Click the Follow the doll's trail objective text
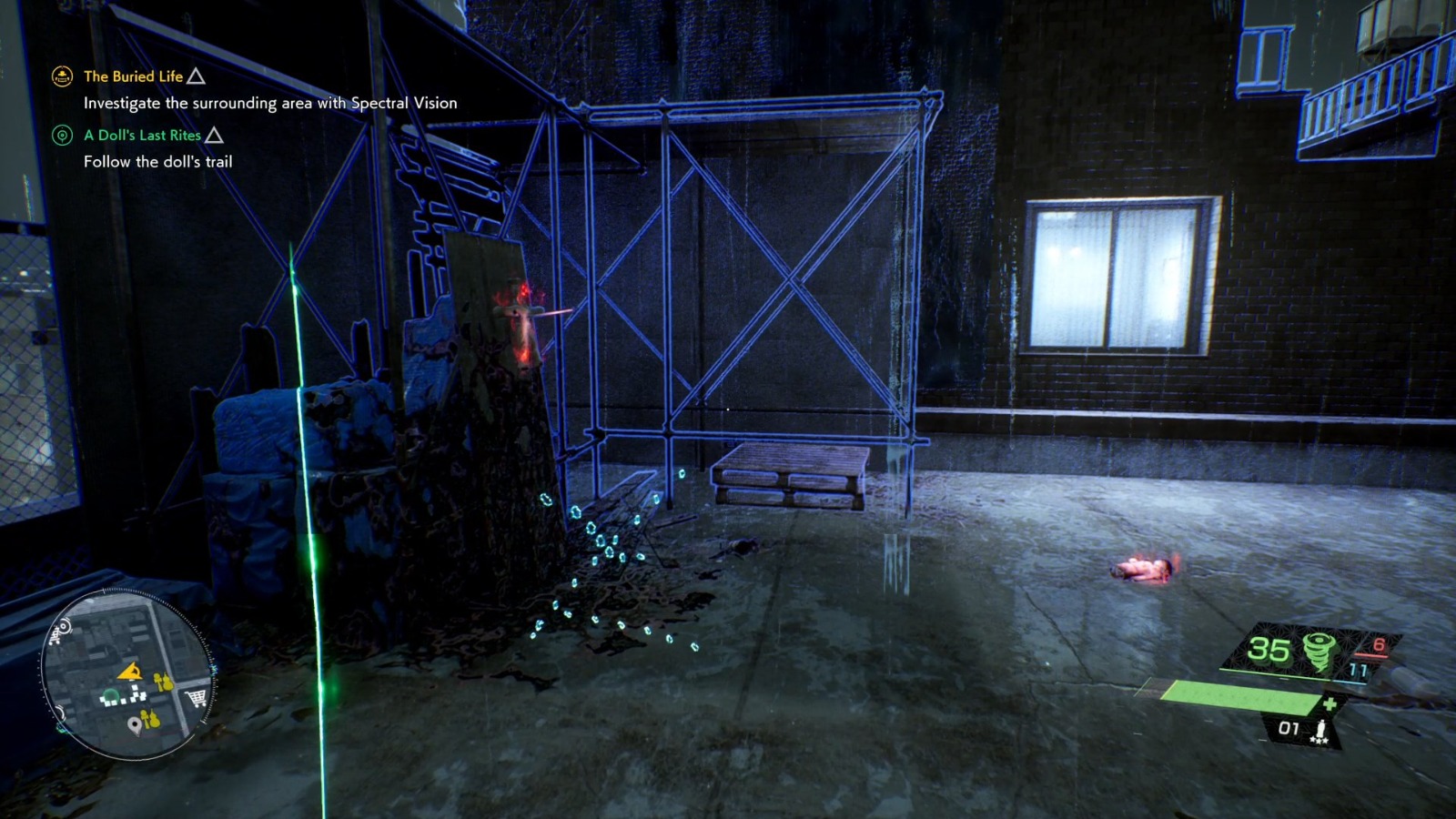The width and height of the screenshot is (1456, 819). (157, 161)
